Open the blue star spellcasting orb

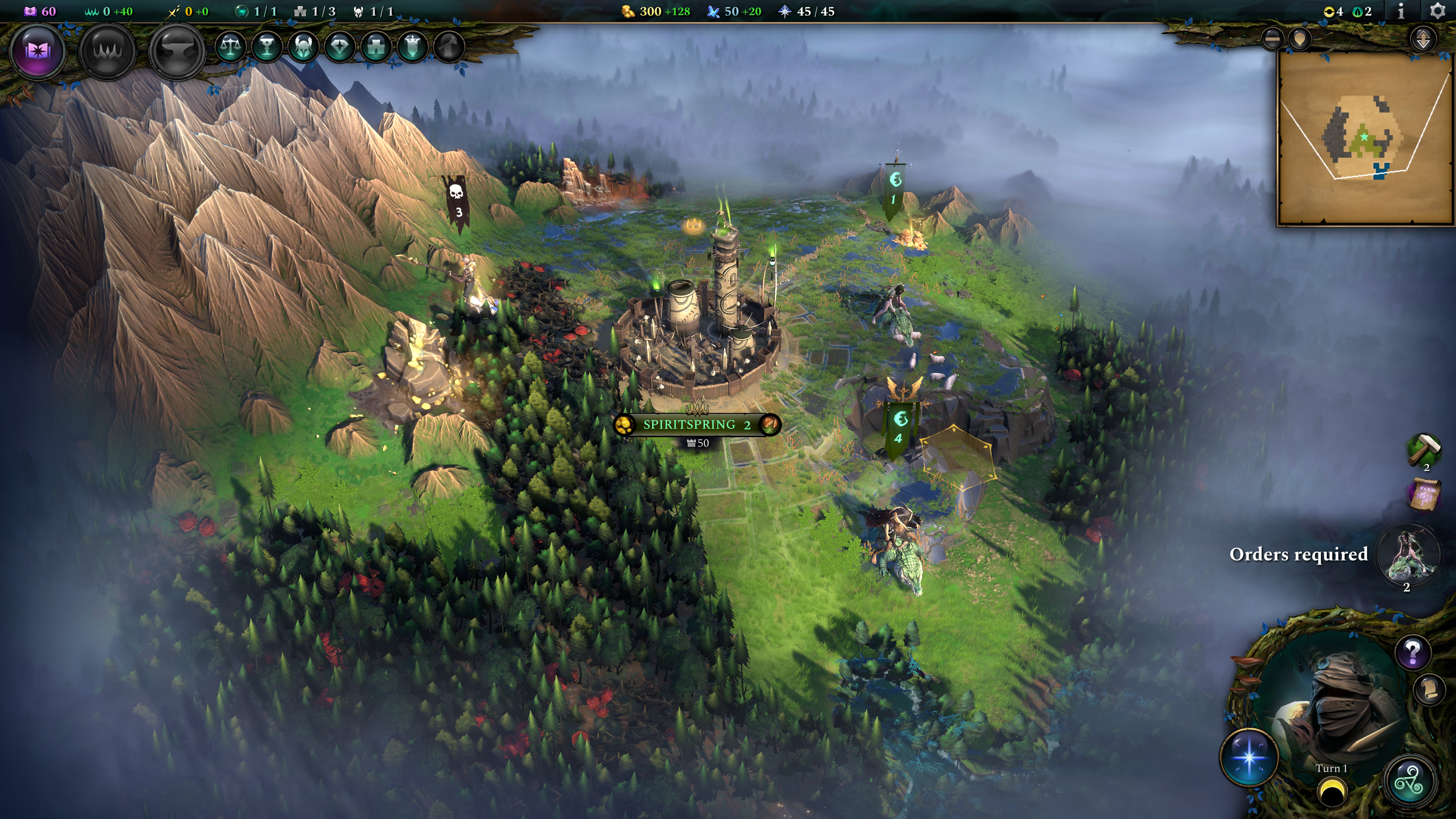tap(1249, 758)
